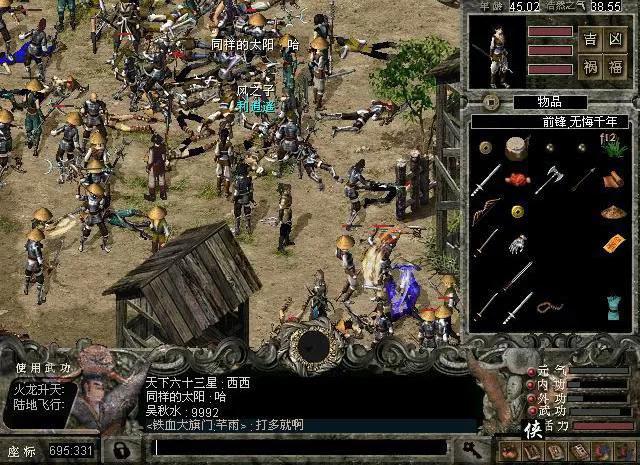Viewport: 640px width, 465px height.
Task: Click the chat input field
Action: point(300,446)
